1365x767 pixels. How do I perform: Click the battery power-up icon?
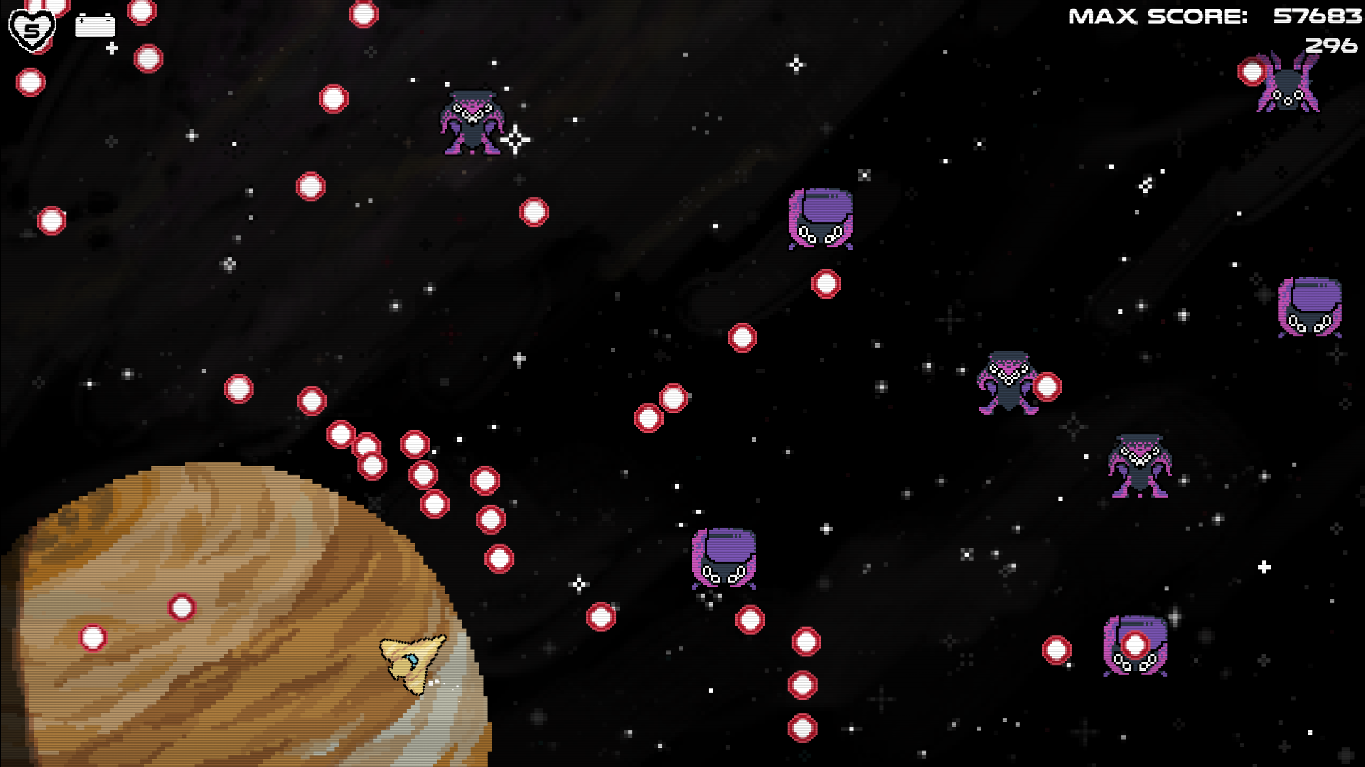click(97, 25)
